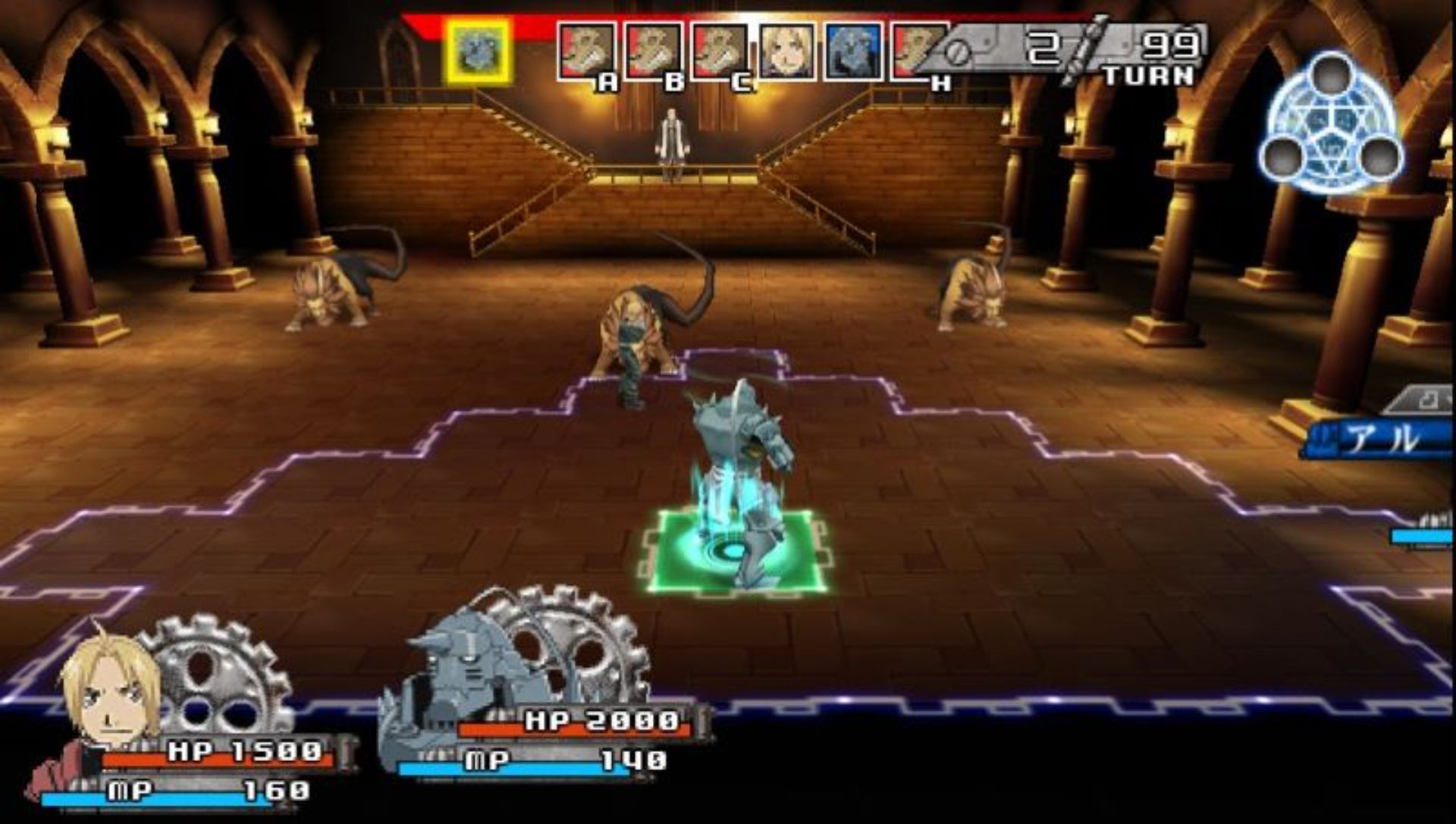Click Alphonse's blue-background turn order portrait
This screenshot has width=1456, height=824.
853,52
